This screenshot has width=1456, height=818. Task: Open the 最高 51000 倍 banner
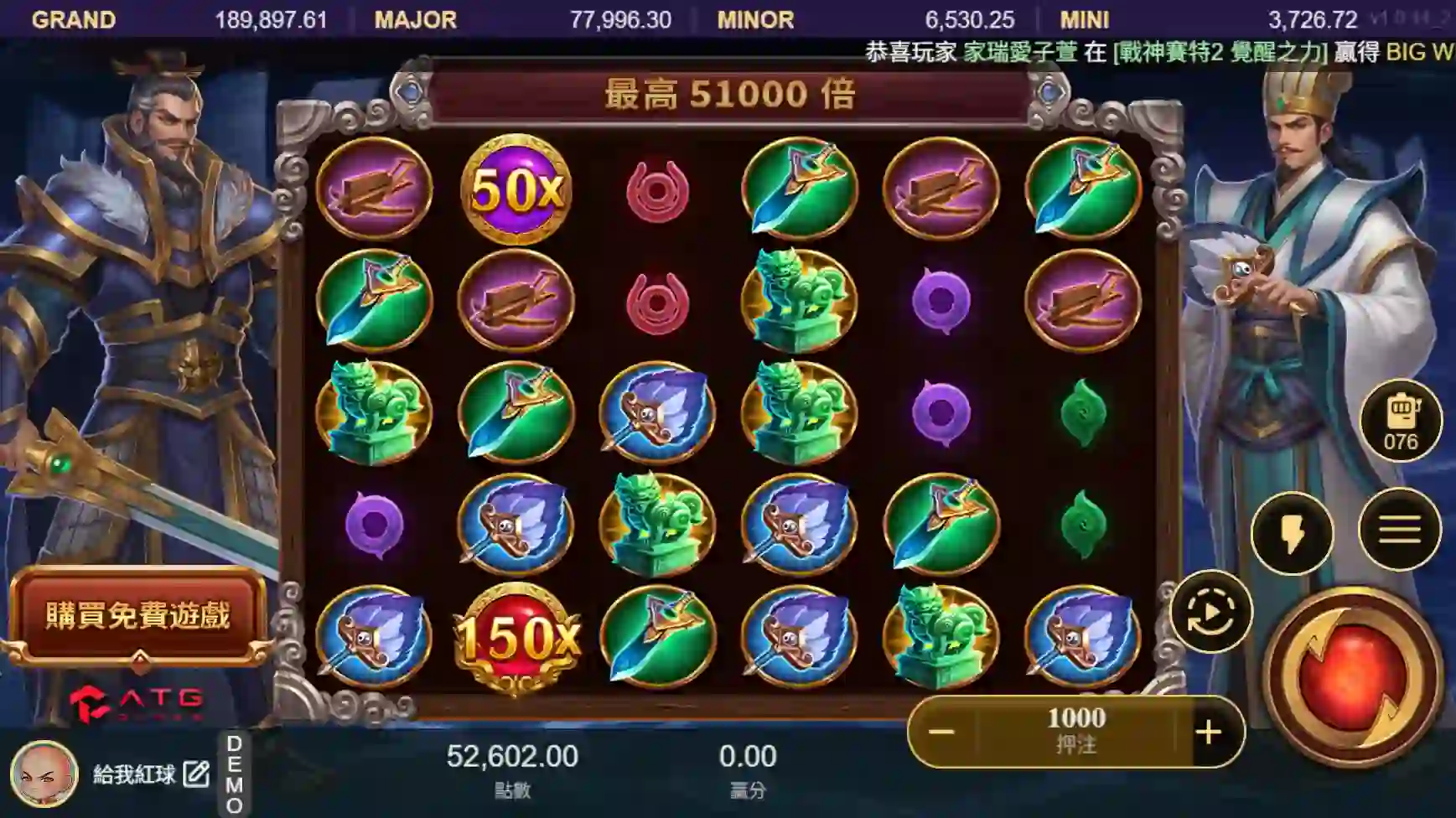pyautogui.click(x=728, y=95)
